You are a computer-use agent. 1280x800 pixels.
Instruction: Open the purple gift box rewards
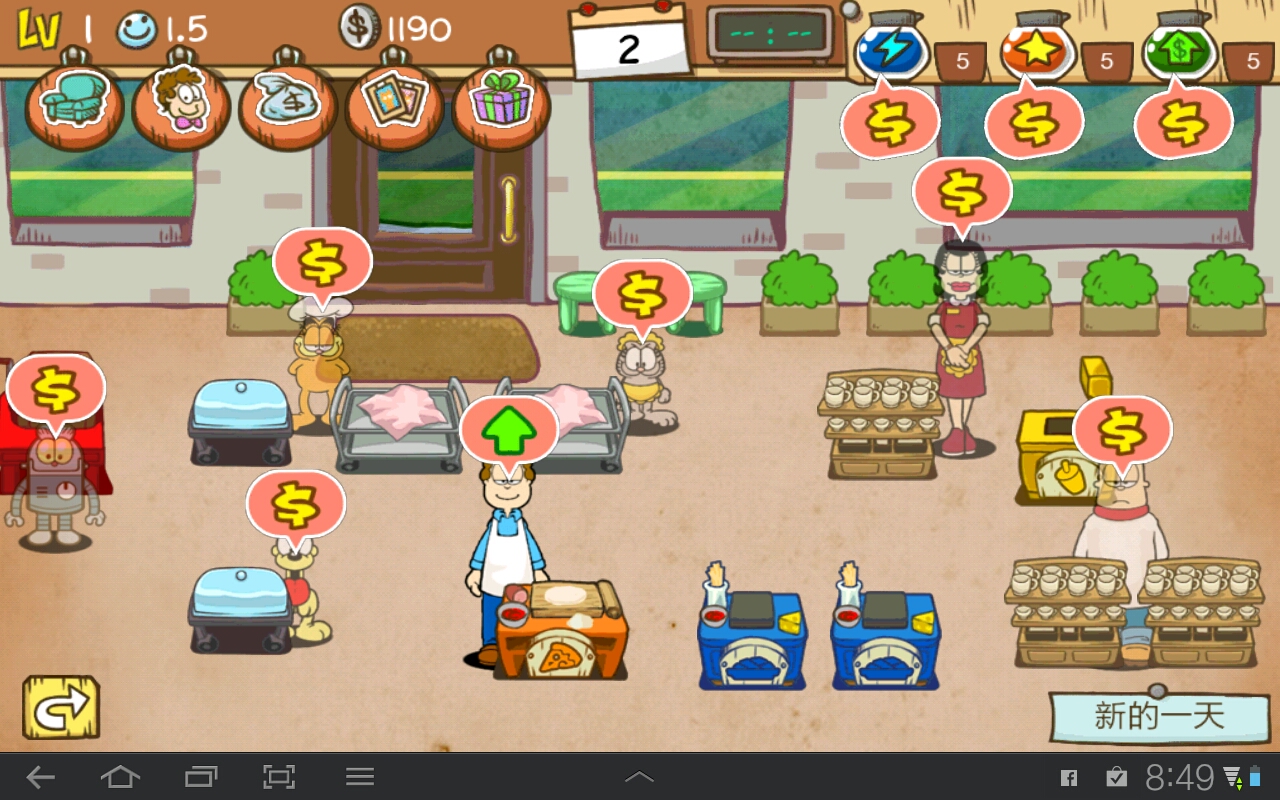pos(502,103)
